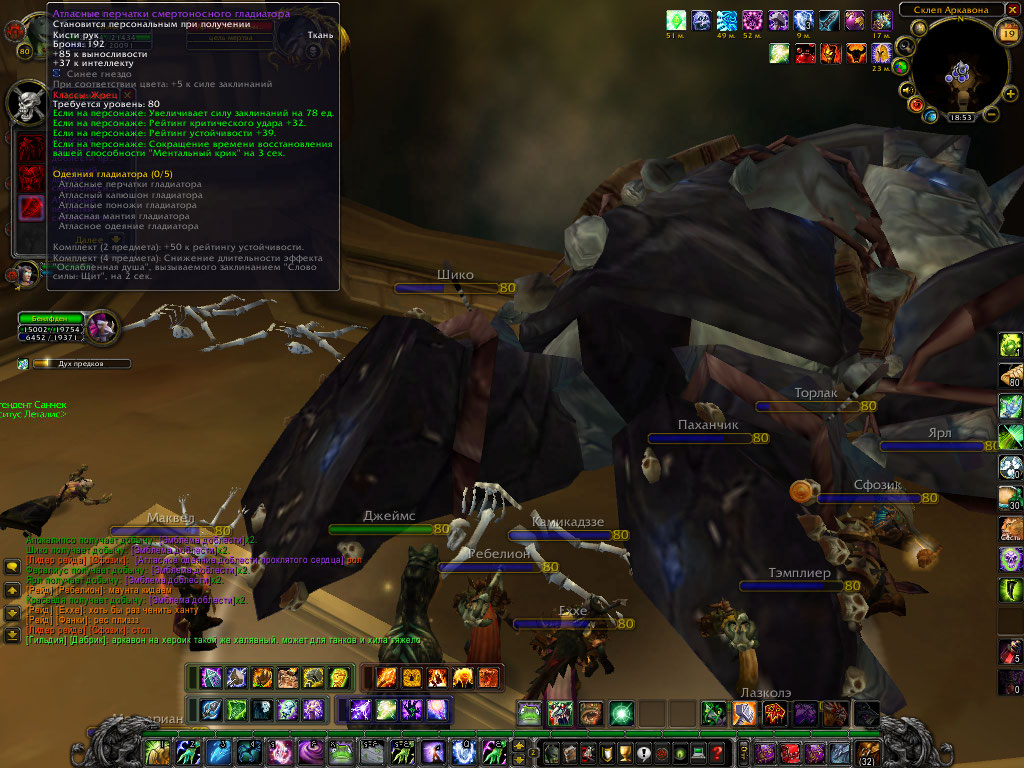Activate the green glowing orb ability

[x=622, y=713]
